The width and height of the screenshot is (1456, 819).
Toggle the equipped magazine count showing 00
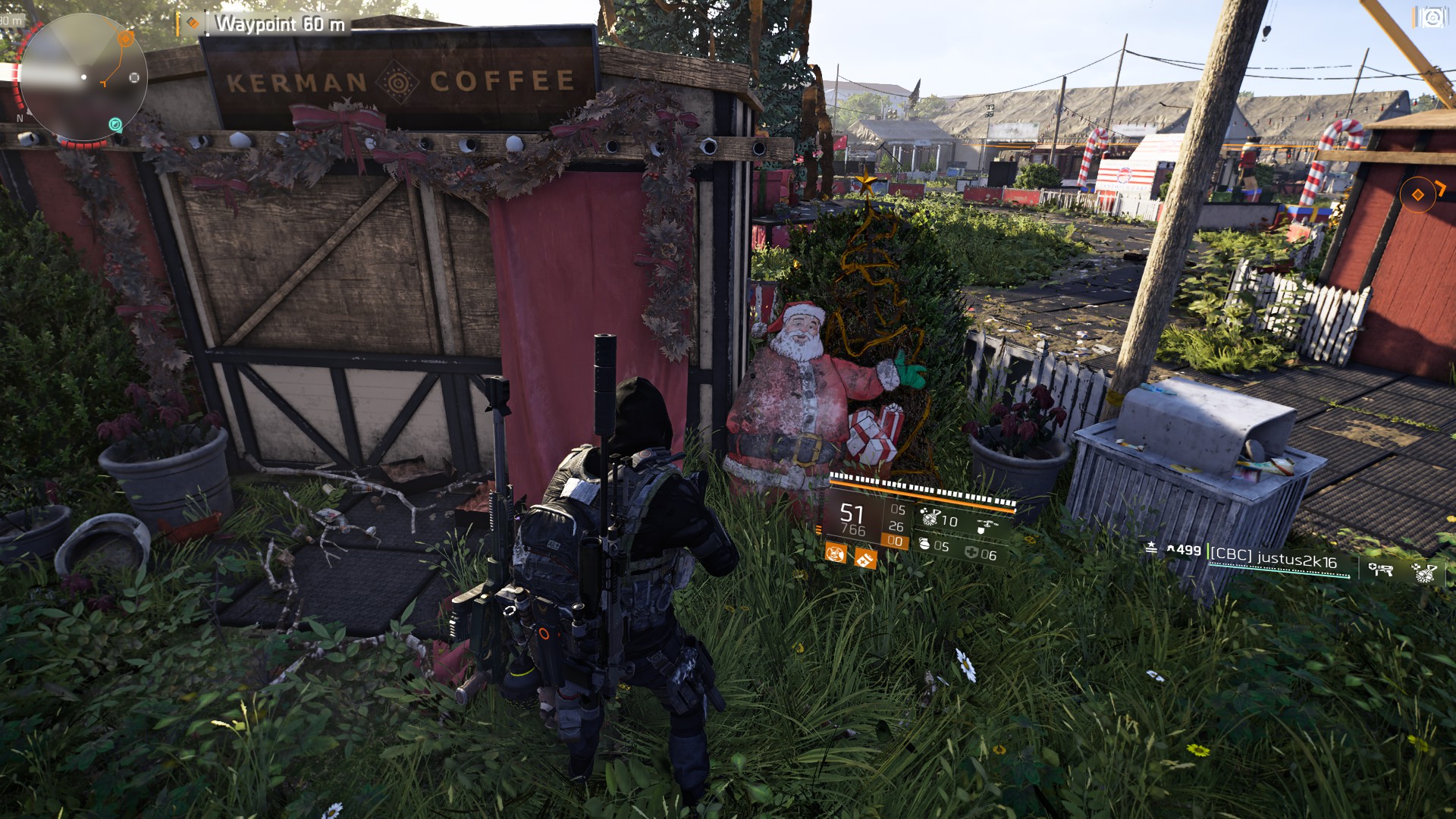coord(896,540)
